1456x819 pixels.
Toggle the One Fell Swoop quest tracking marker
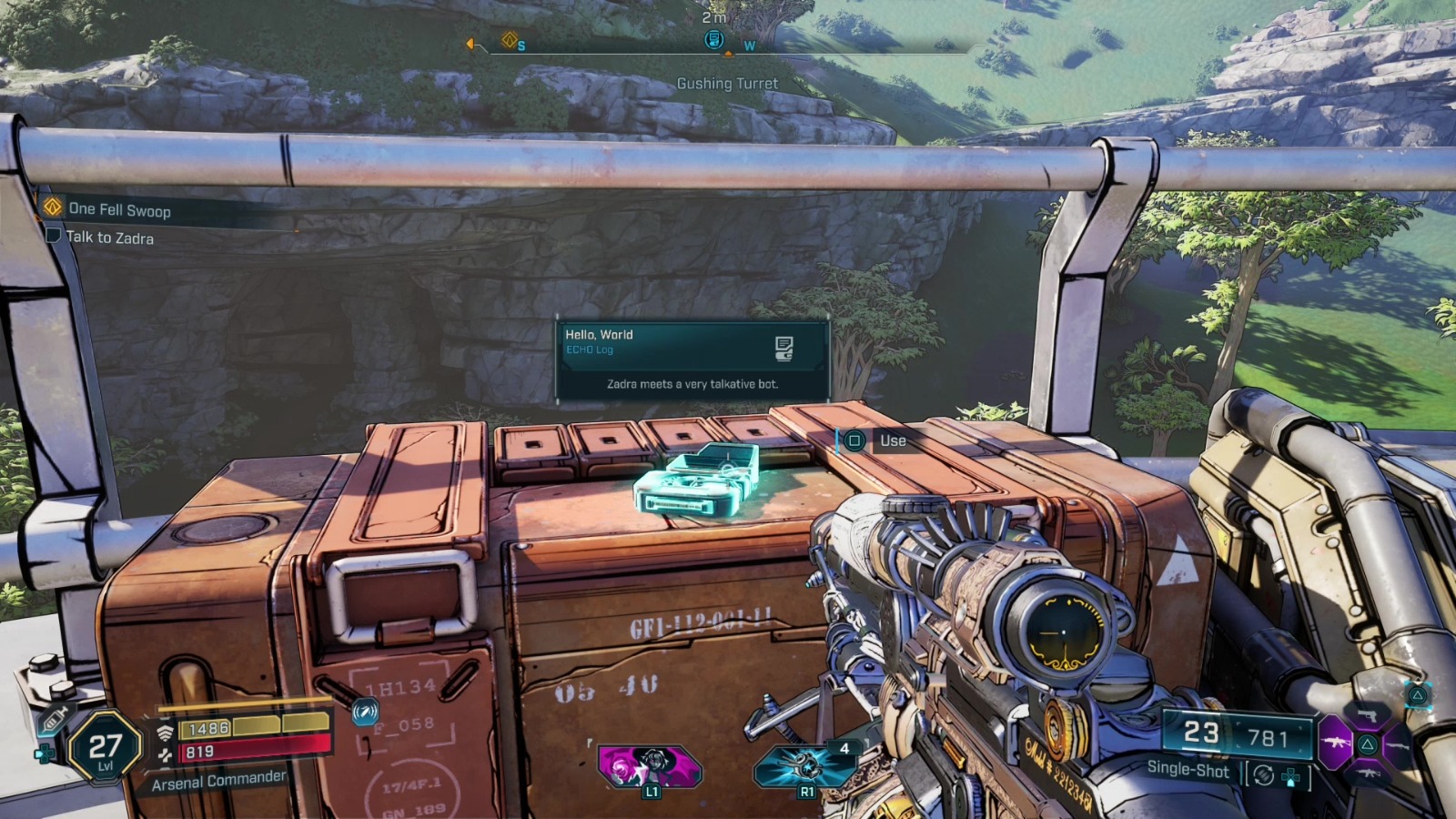[x=51, y=207]
